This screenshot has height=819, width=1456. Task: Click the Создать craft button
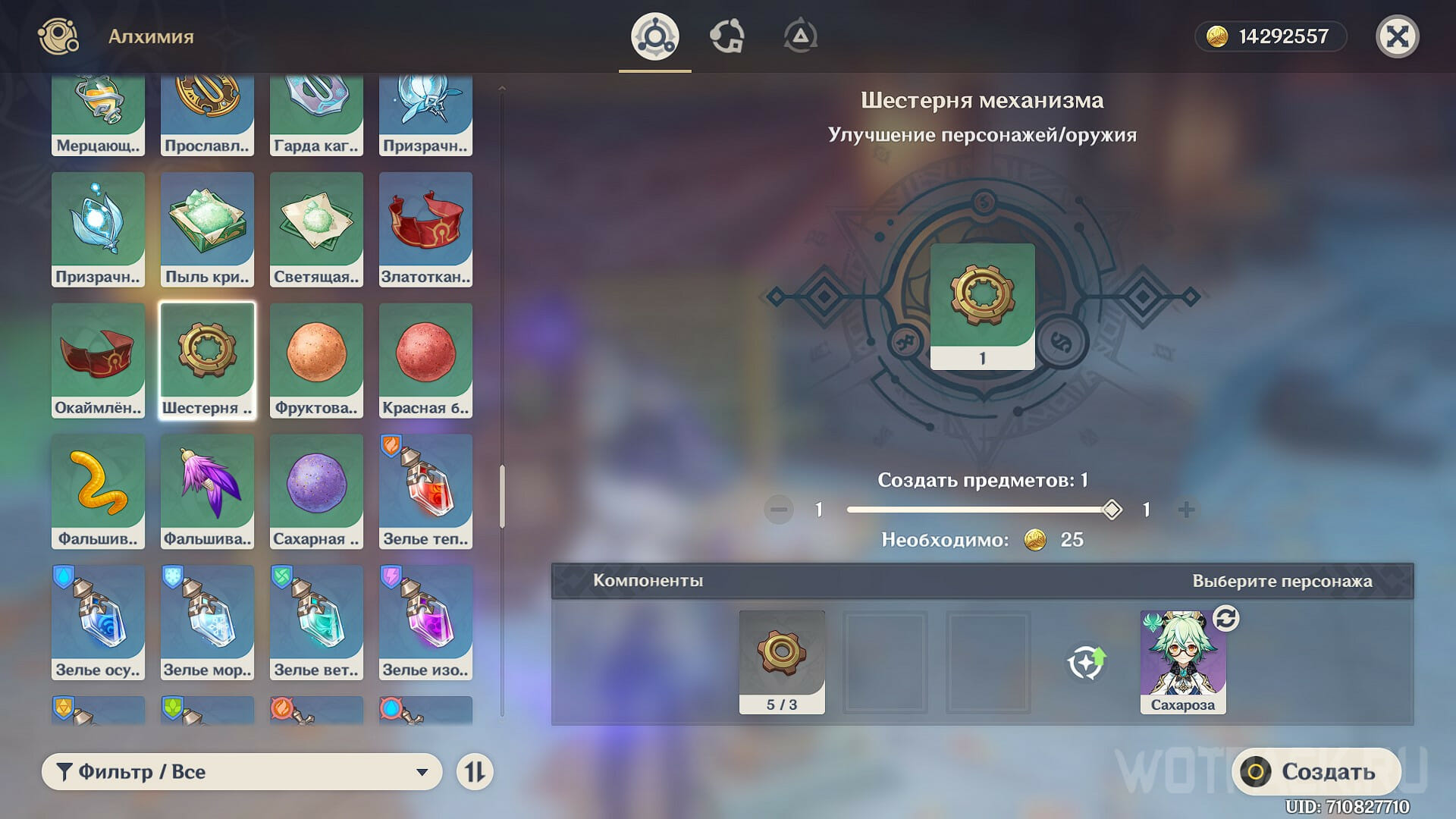1316,771
